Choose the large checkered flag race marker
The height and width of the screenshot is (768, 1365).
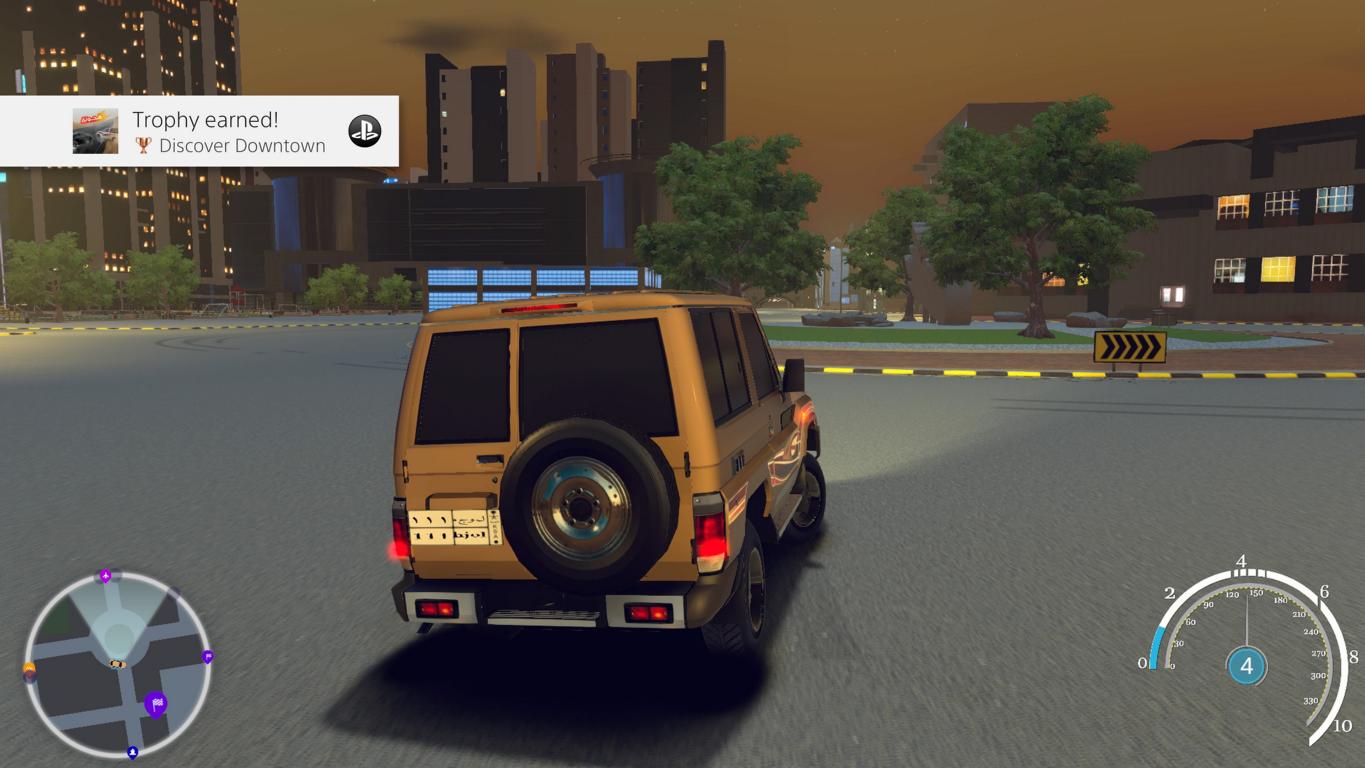[x=156, y=704]
